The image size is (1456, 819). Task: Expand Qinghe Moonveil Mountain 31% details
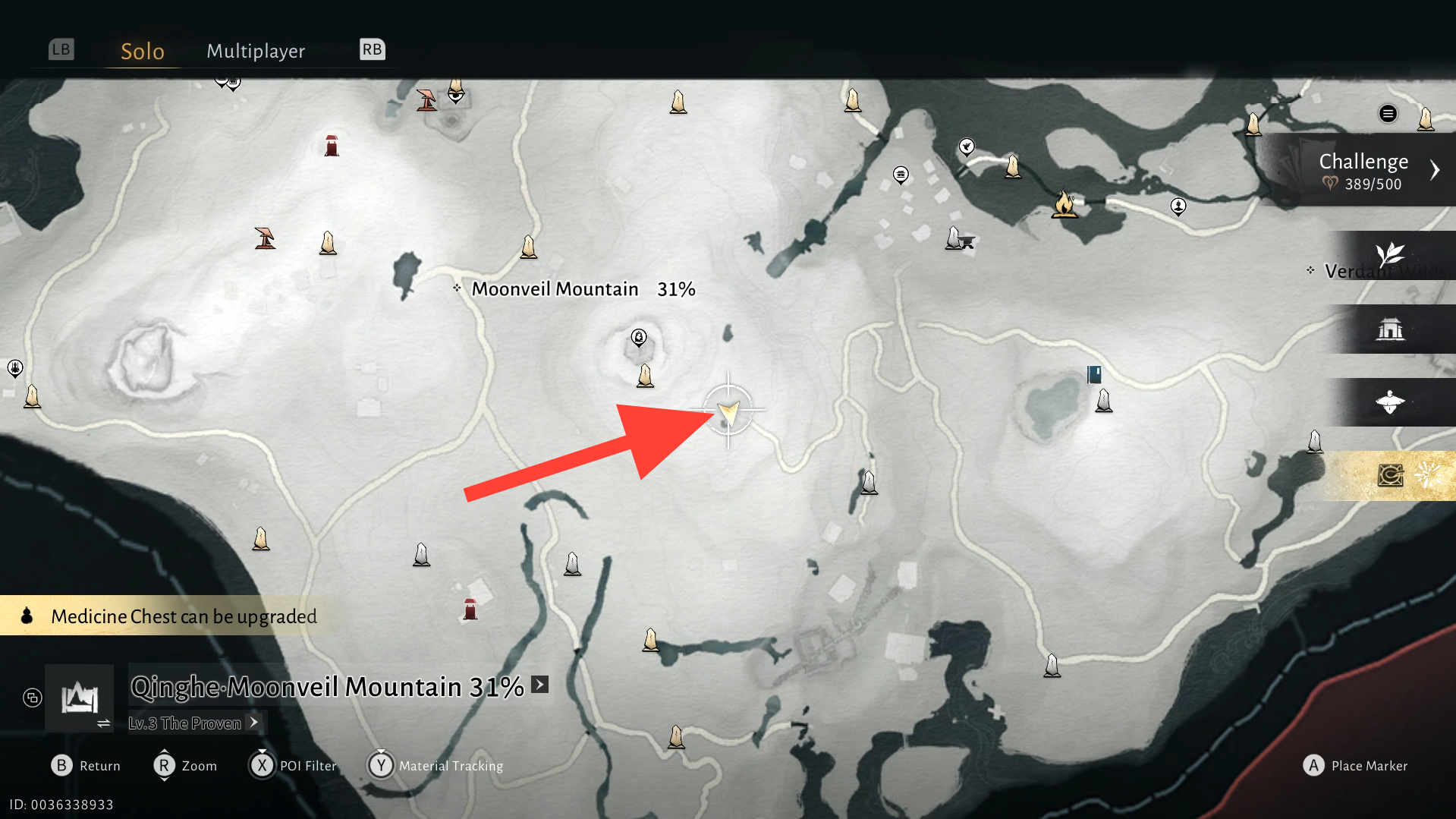point(539,685)
